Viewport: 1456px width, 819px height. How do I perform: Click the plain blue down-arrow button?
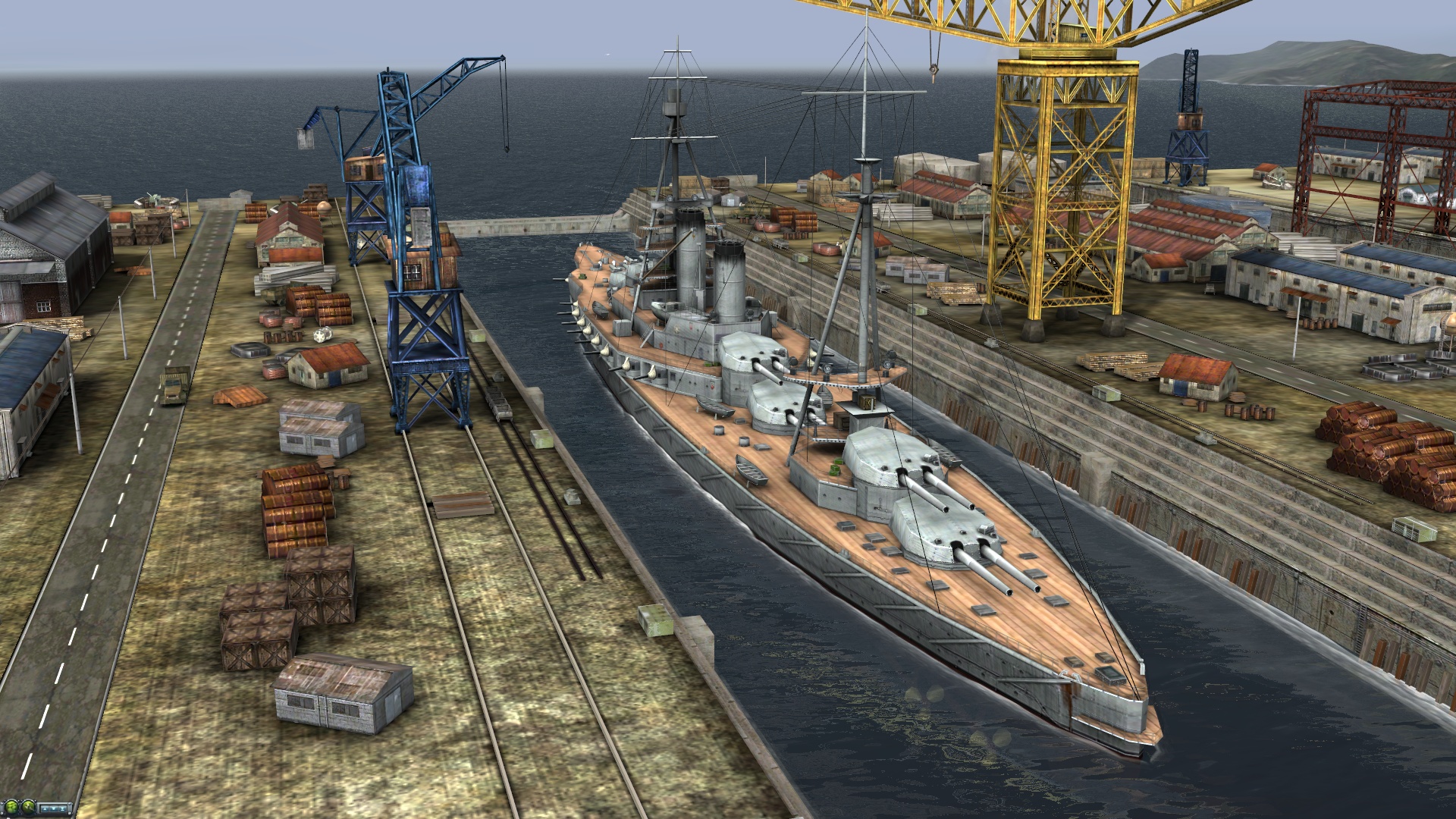(x=54, y=809)
